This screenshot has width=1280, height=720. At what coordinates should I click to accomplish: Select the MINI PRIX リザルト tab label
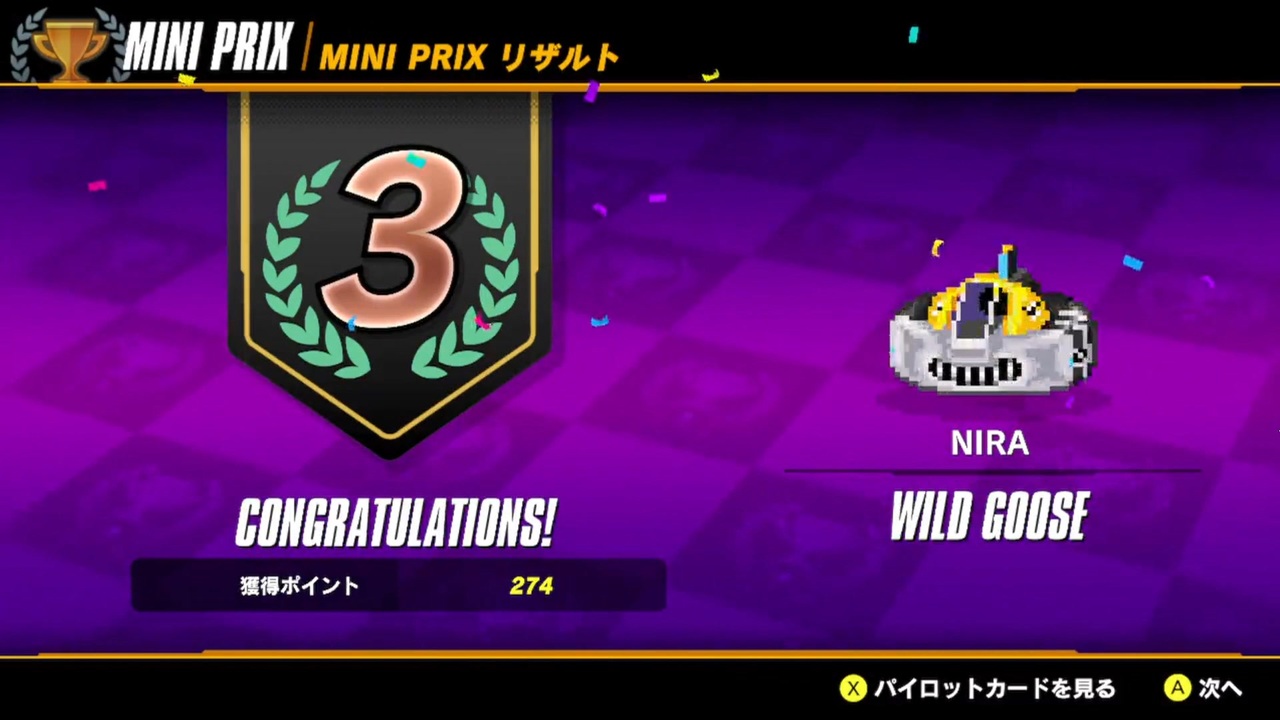pos(470,57)
